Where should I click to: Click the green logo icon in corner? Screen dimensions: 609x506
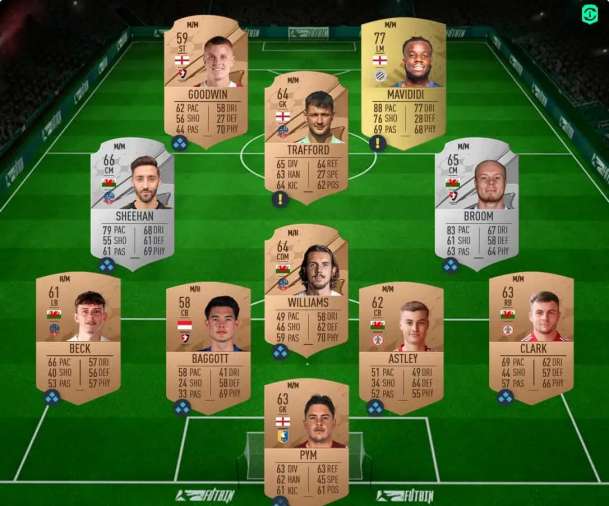pos(590,16)
